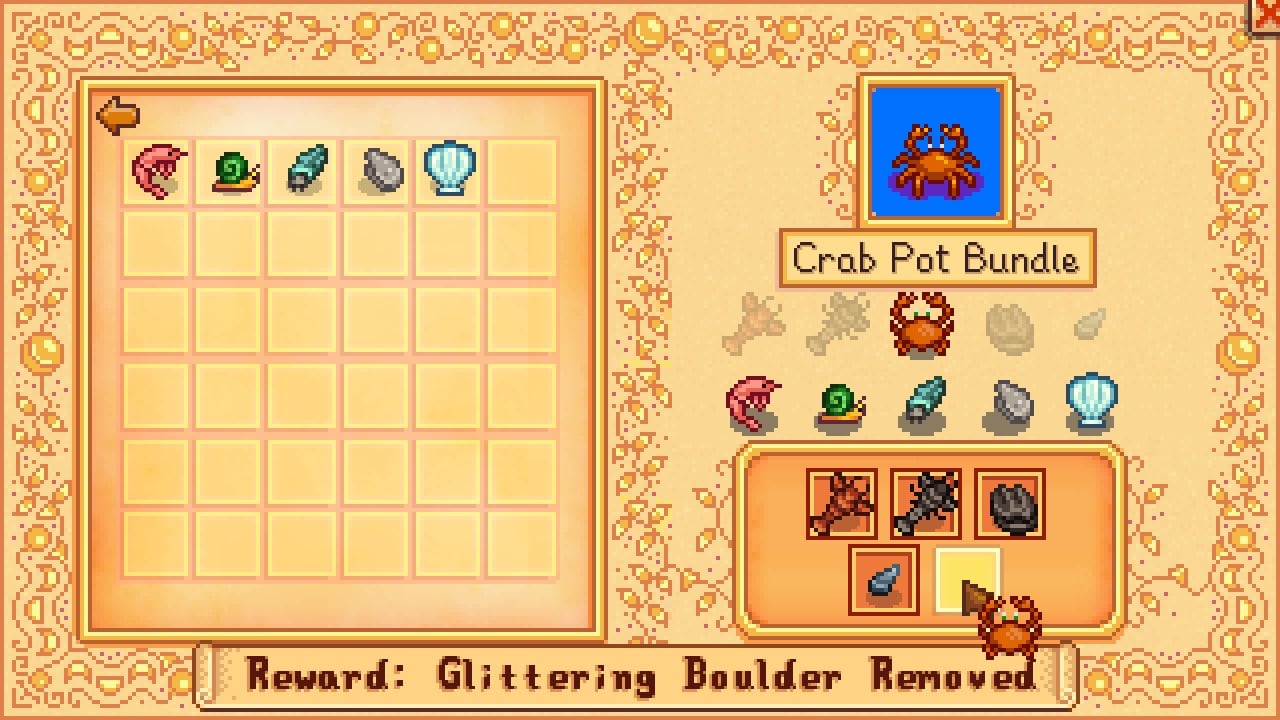The height and width of the screenshot is (720, 1280).
Task: Click the donated Crayfish in the bundle
Action: [x=925, y=505]
